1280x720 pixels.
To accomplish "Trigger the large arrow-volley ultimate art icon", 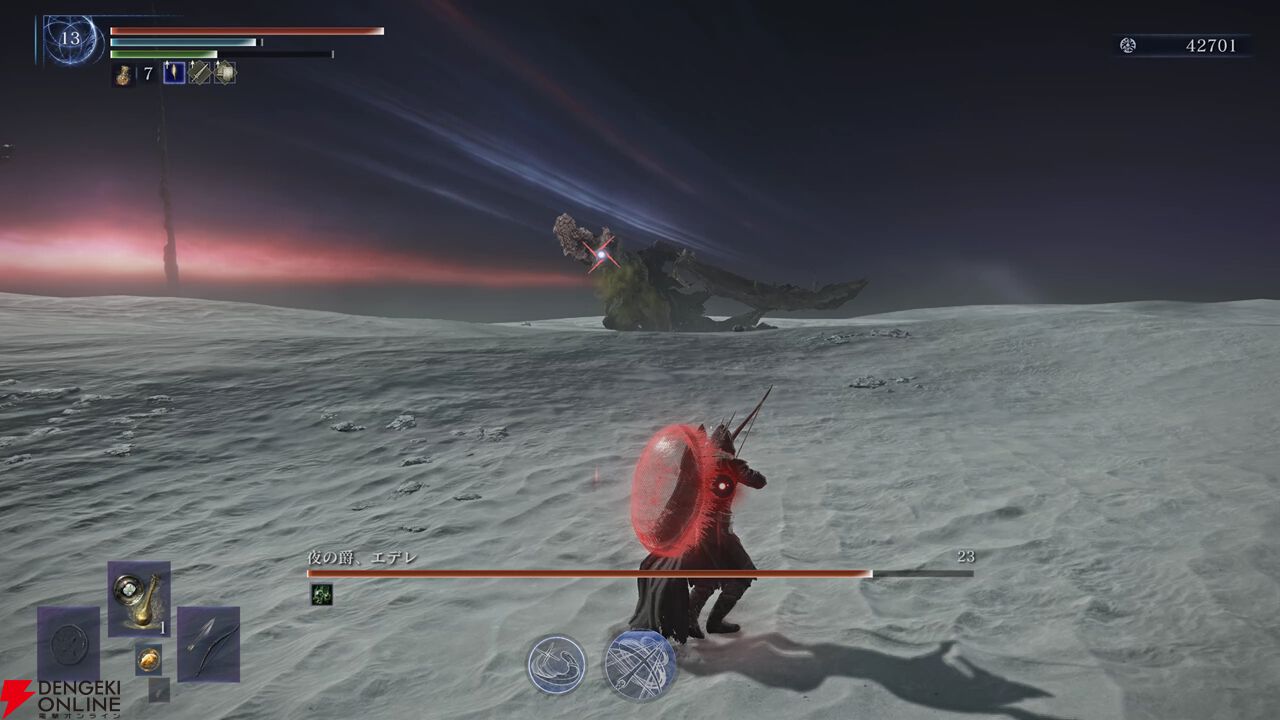I will (639, 664).
